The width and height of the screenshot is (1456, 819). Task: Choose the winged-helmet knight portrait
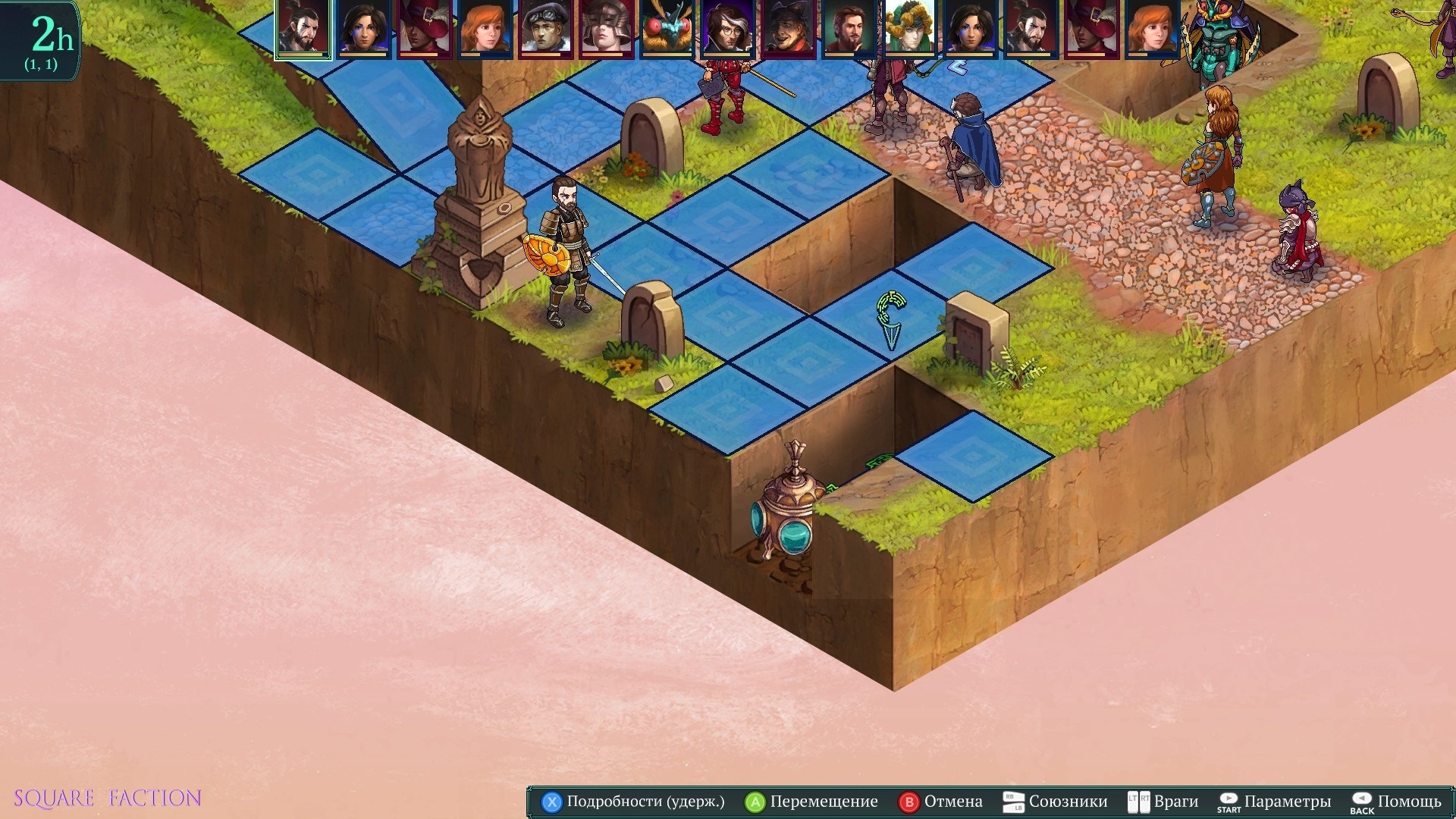click(607, 28)
